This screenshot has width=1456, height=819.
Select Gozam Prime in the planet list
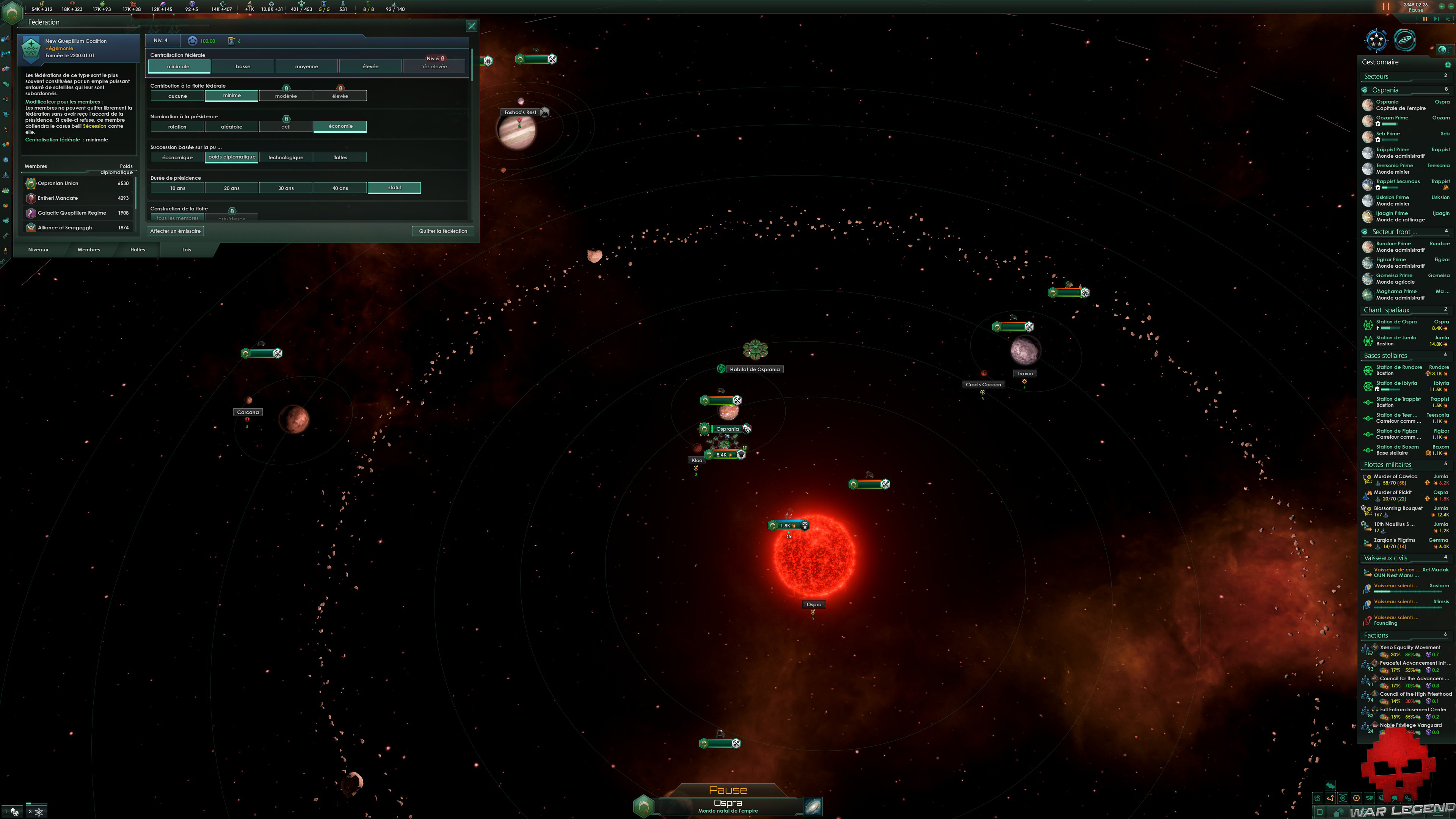coord(1392,118)
